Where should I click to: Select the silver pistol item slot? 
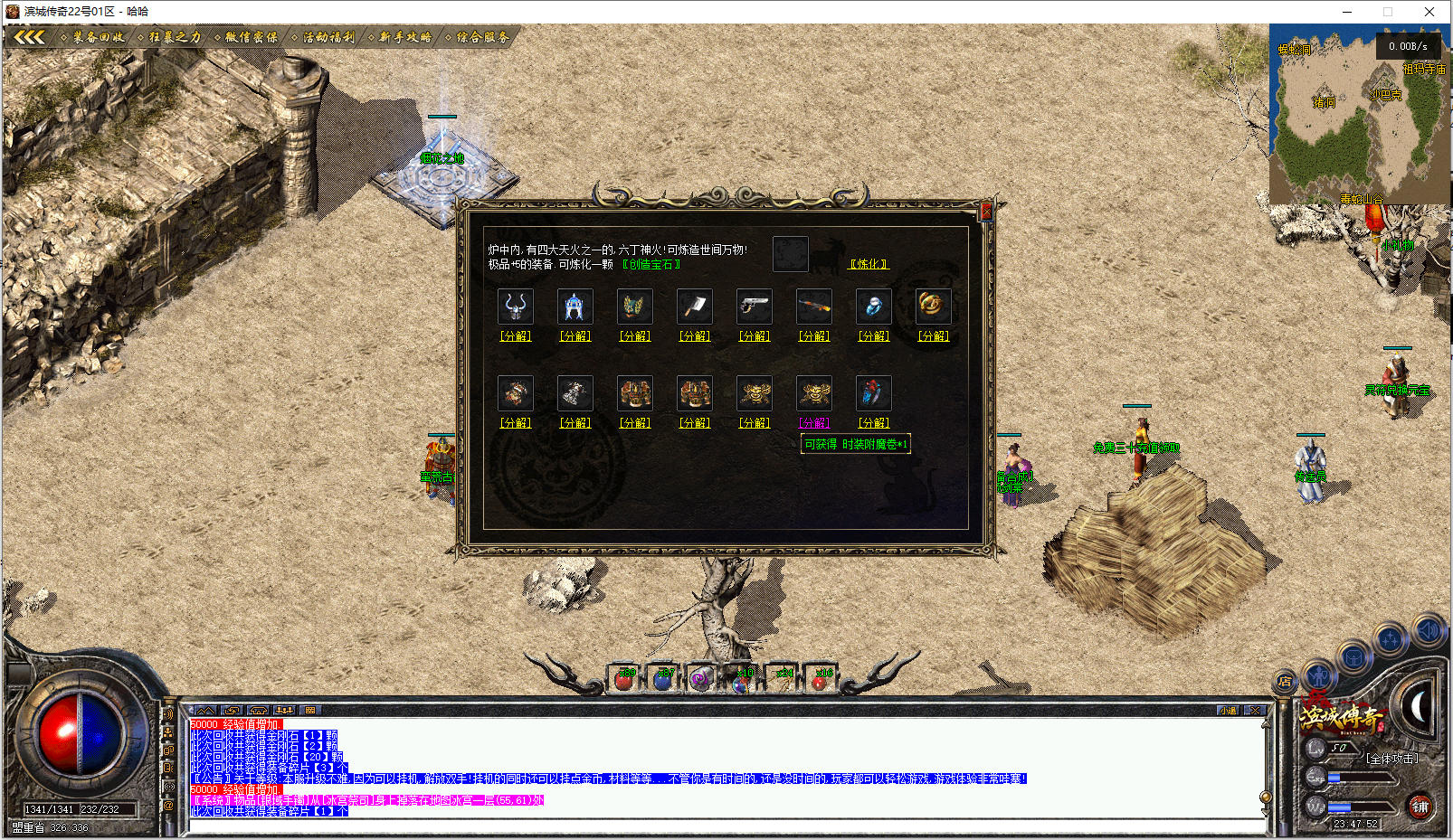(755, 307)
